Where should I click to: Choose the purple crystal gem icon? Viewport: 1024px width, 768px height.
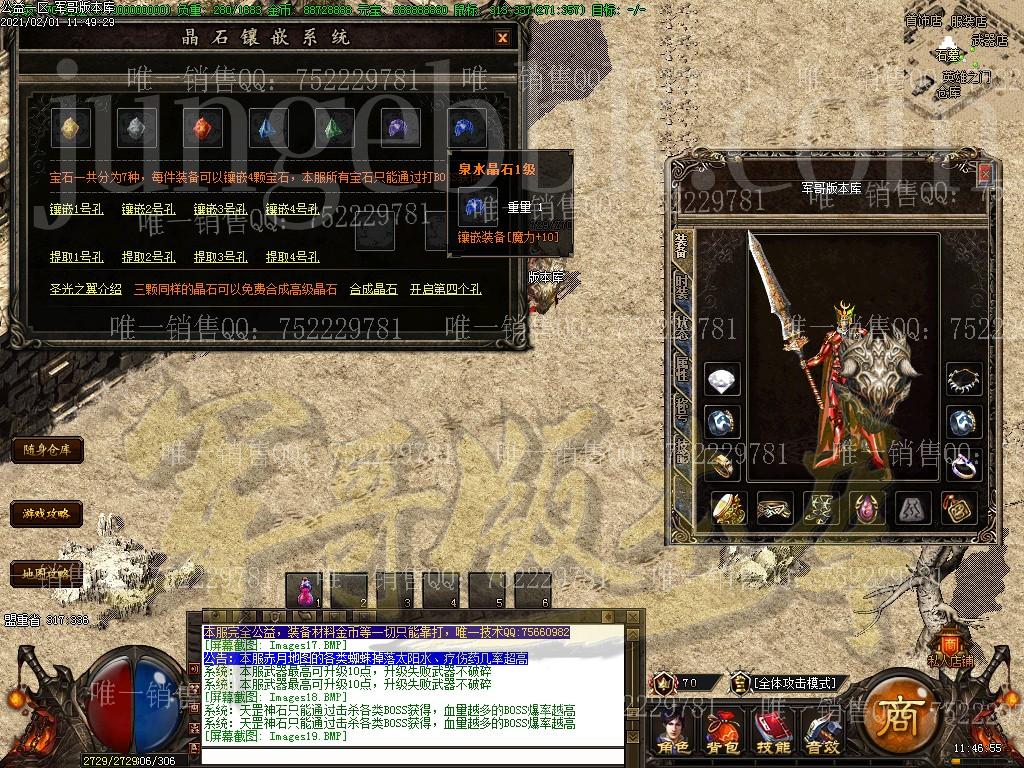399,127
